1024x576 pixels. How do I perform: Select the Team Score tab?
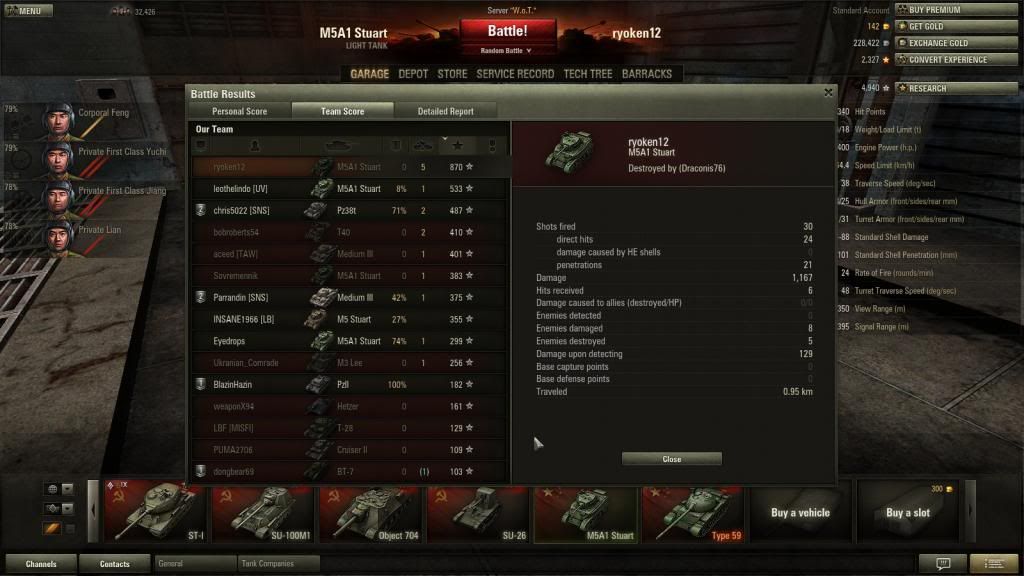(x=342, y=111)
